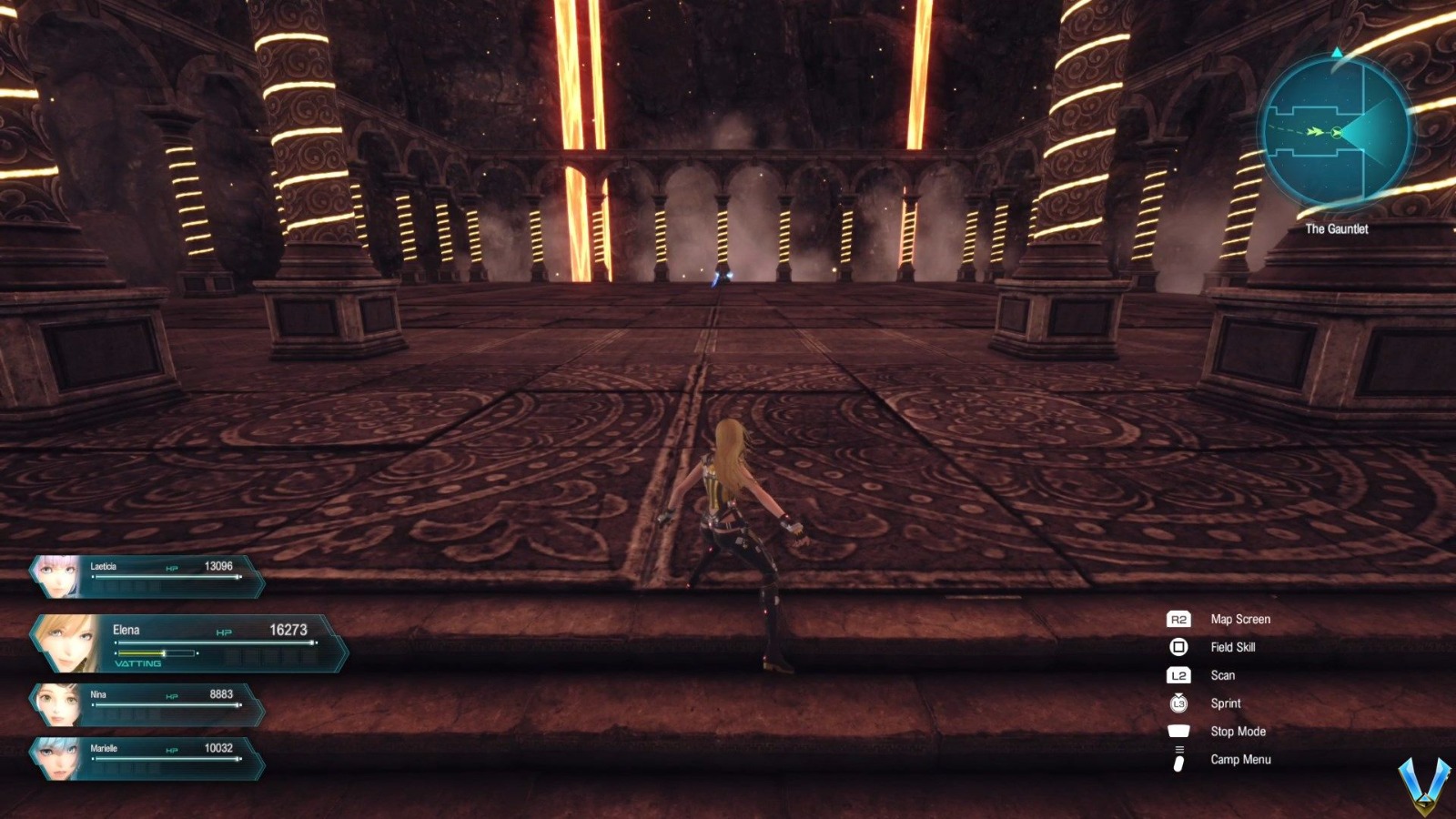Click the teal arrow above the minimap
The width and height of the screenshot is (1456, 819).
(x=1338, y=55)
